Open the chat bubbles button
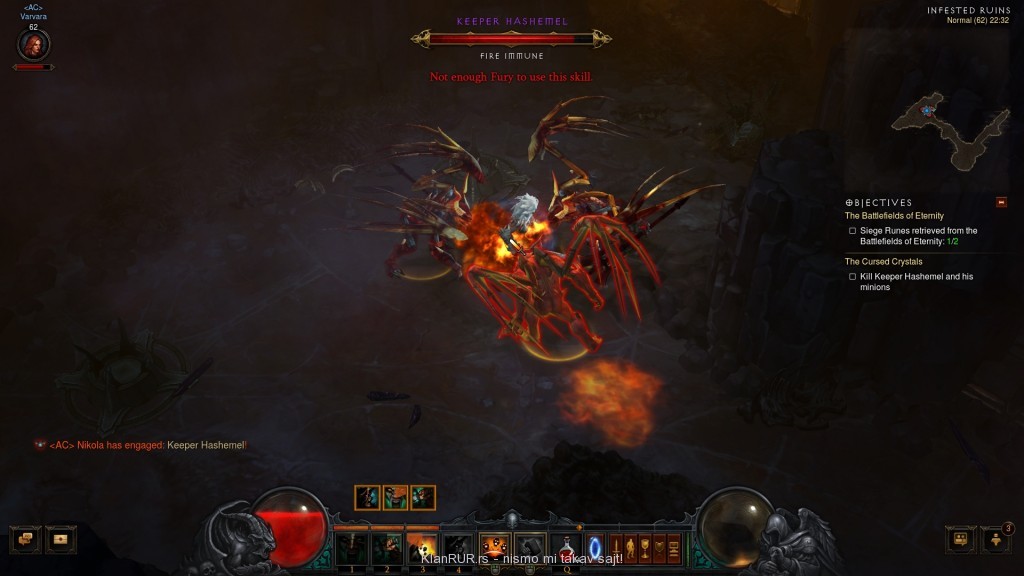Image resolution: width=1024 pixels, height=576 pixels. coord(25,539)
